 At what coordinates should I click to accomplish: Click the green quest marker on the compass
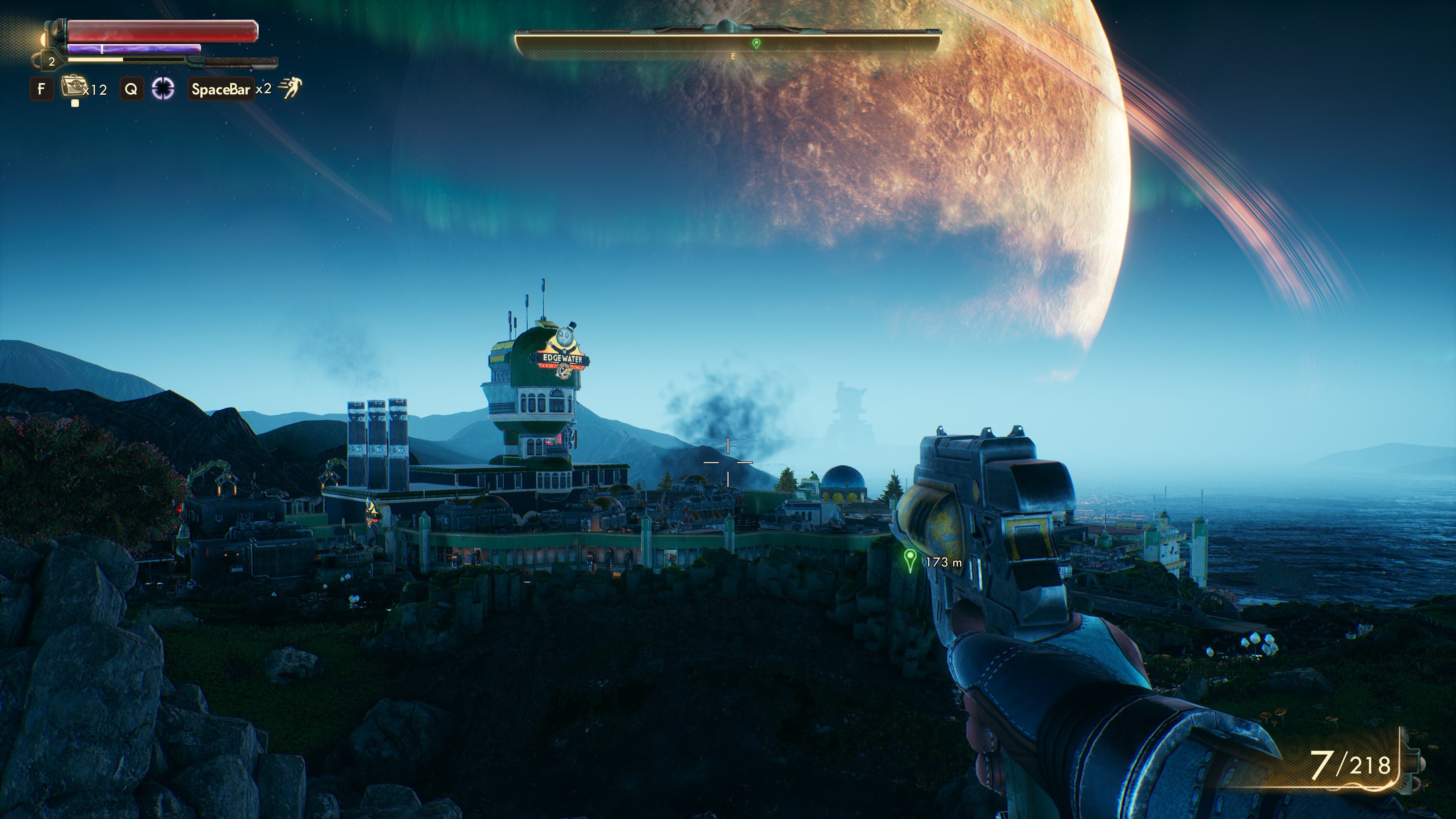(756, 43)
